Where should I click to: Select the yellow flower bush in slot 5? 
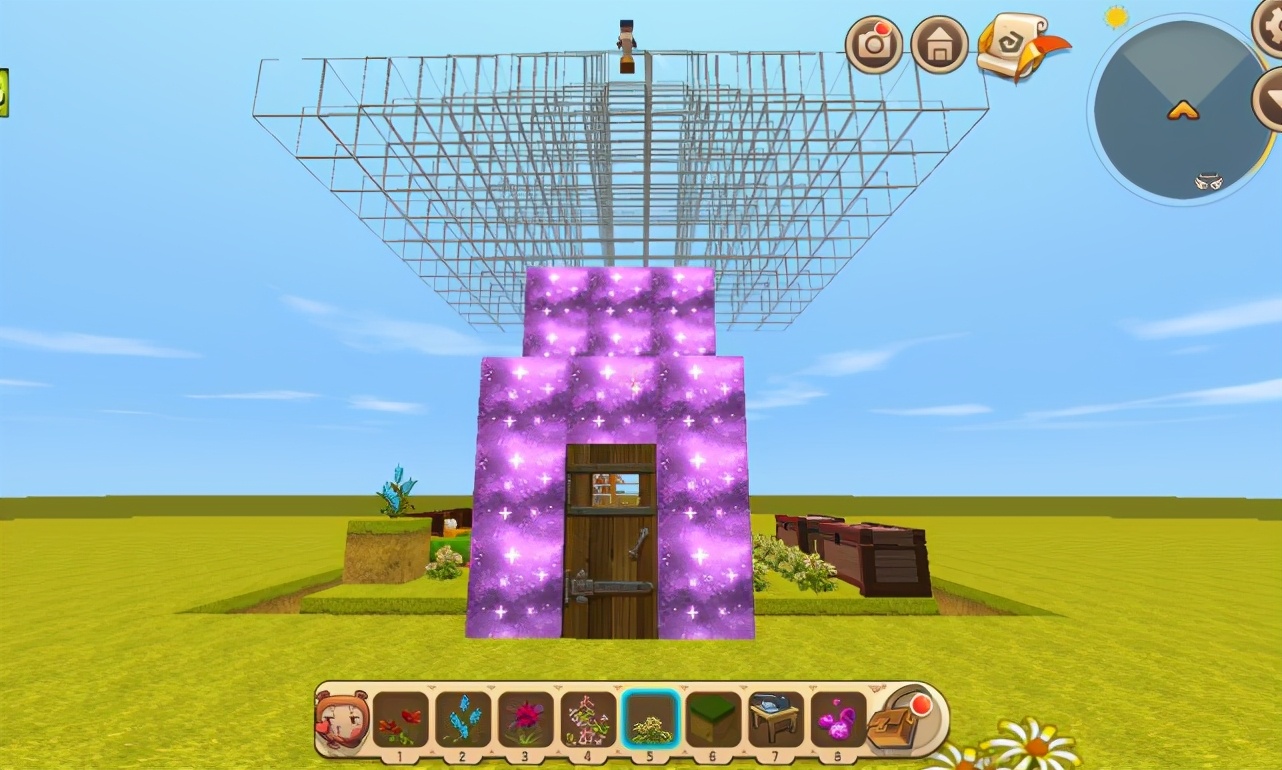click(x=651, y=720)
